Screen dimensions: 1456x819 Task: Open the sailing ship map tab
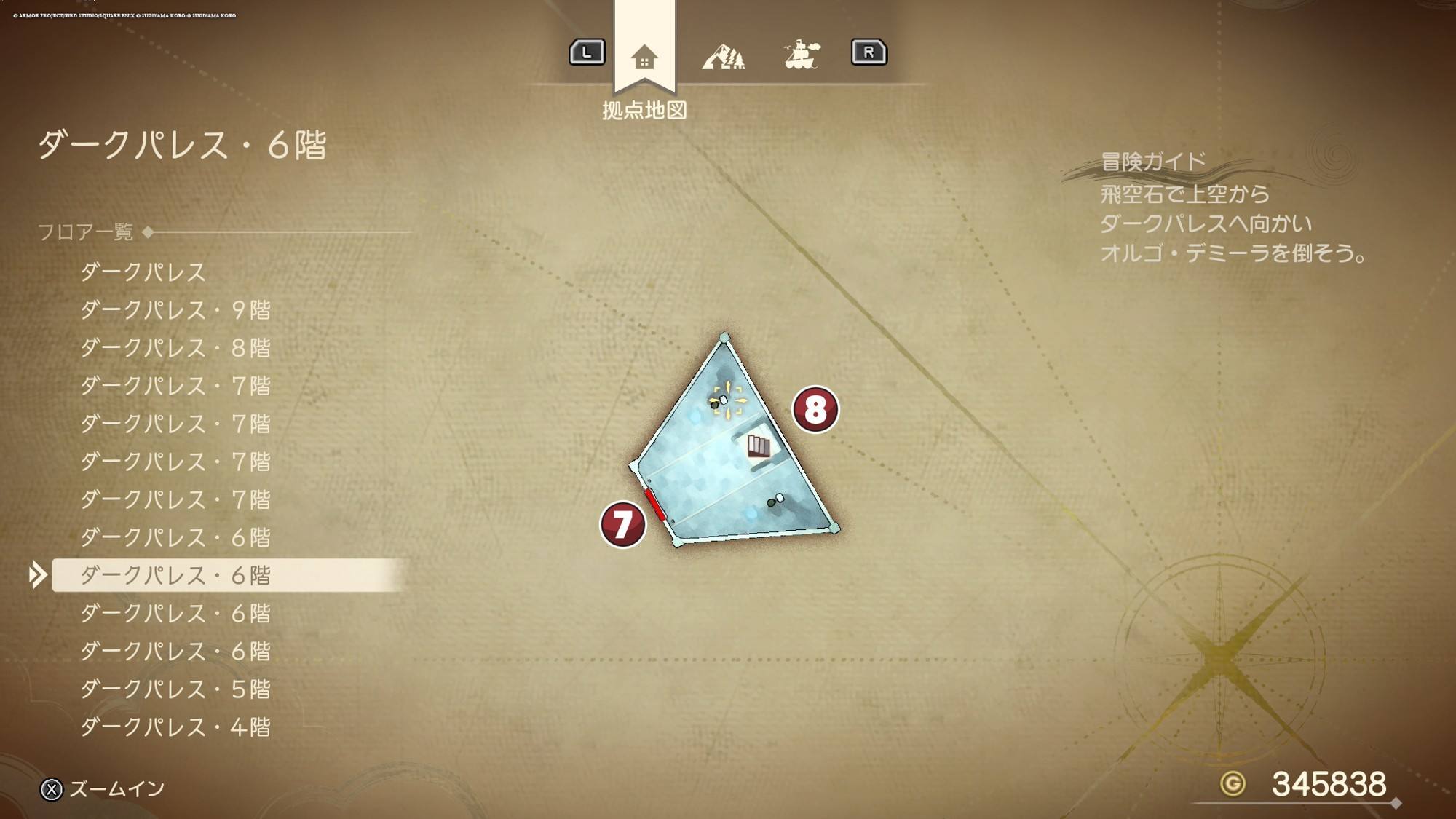[802, 55]
